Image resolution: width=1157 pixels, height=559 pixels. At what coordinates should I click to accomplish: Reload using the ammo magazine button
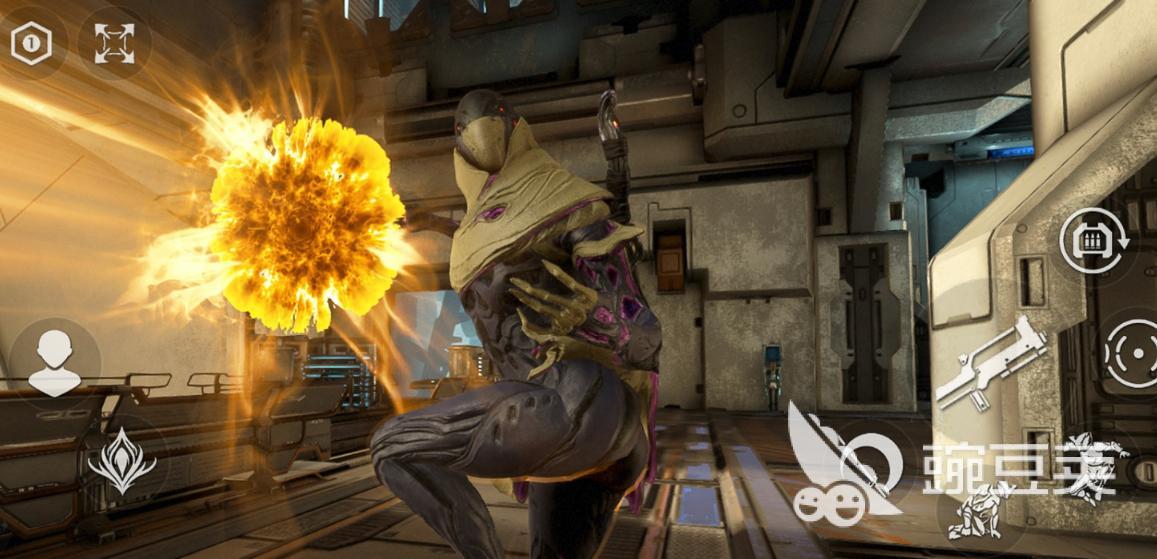point(1095,243)
